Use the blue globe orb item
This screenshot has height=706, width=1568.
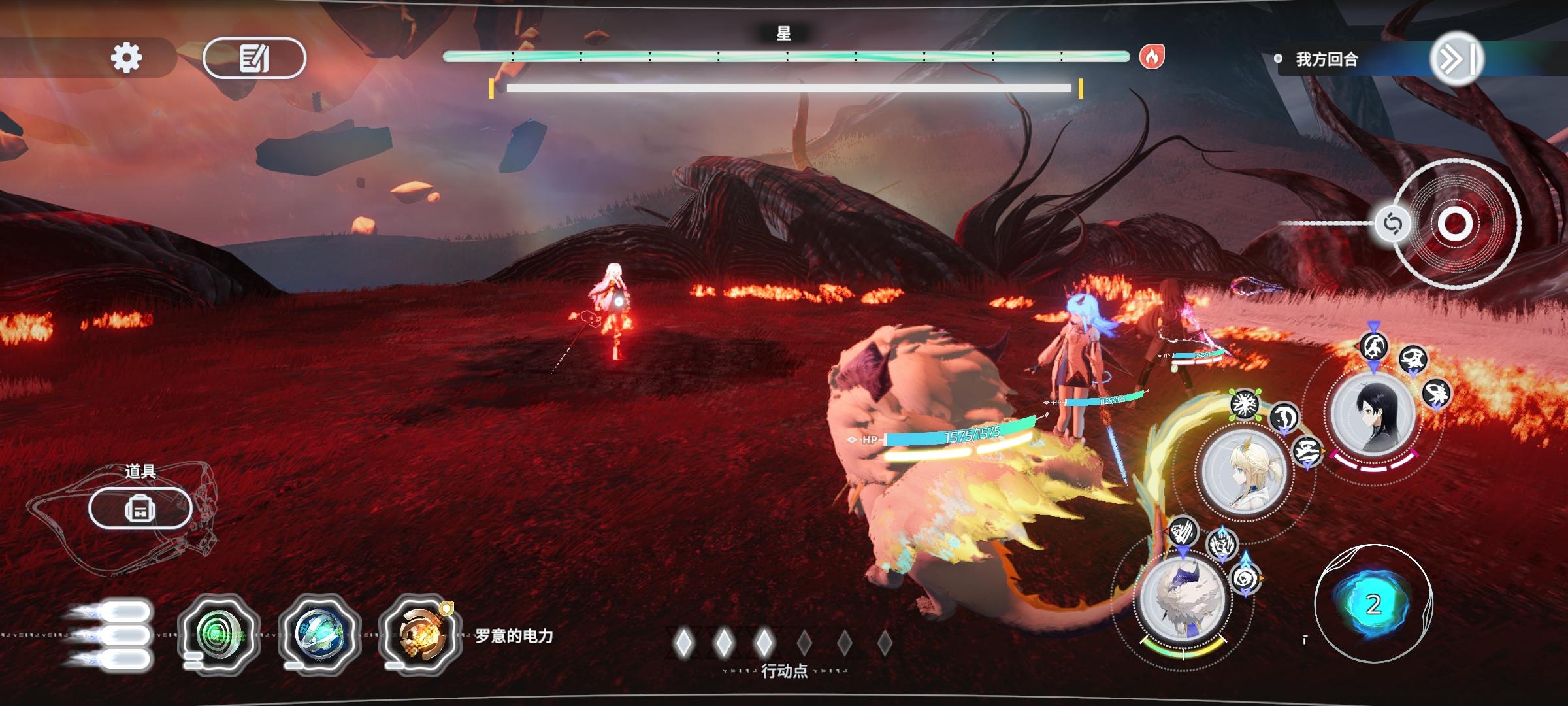(x=319, y=635)
